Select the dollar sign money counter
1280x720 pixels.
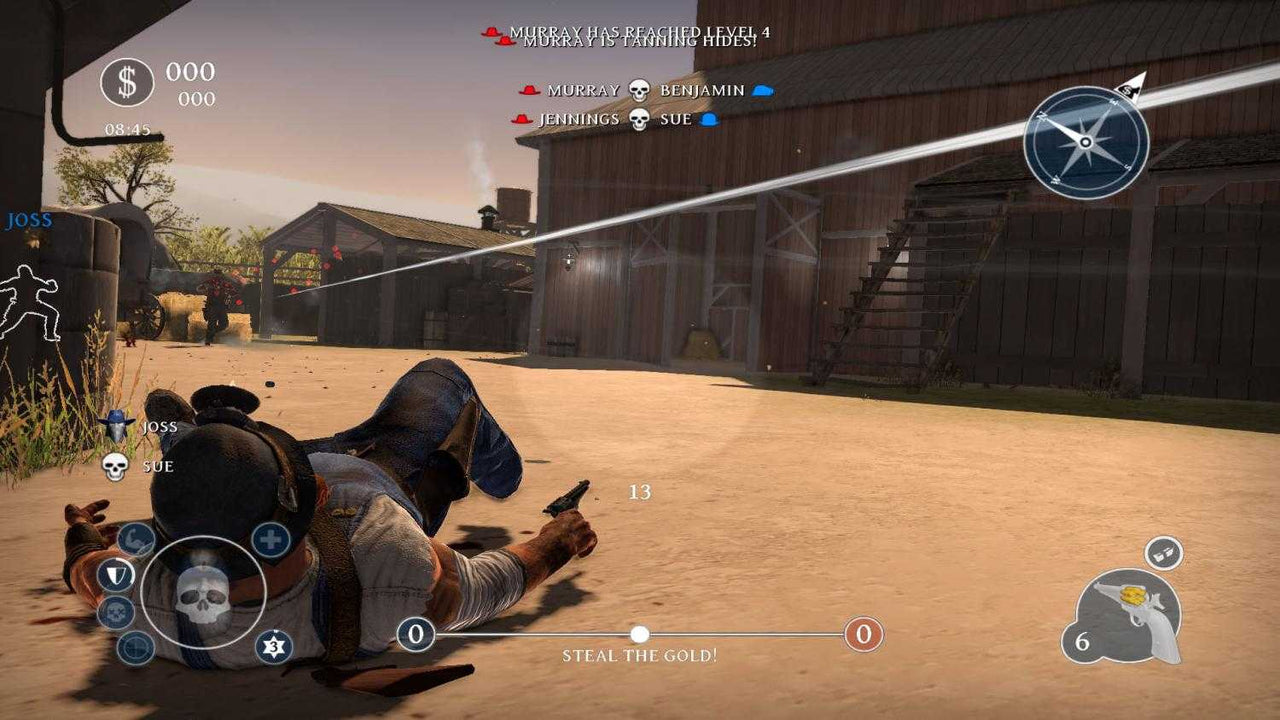click(128, 83)
